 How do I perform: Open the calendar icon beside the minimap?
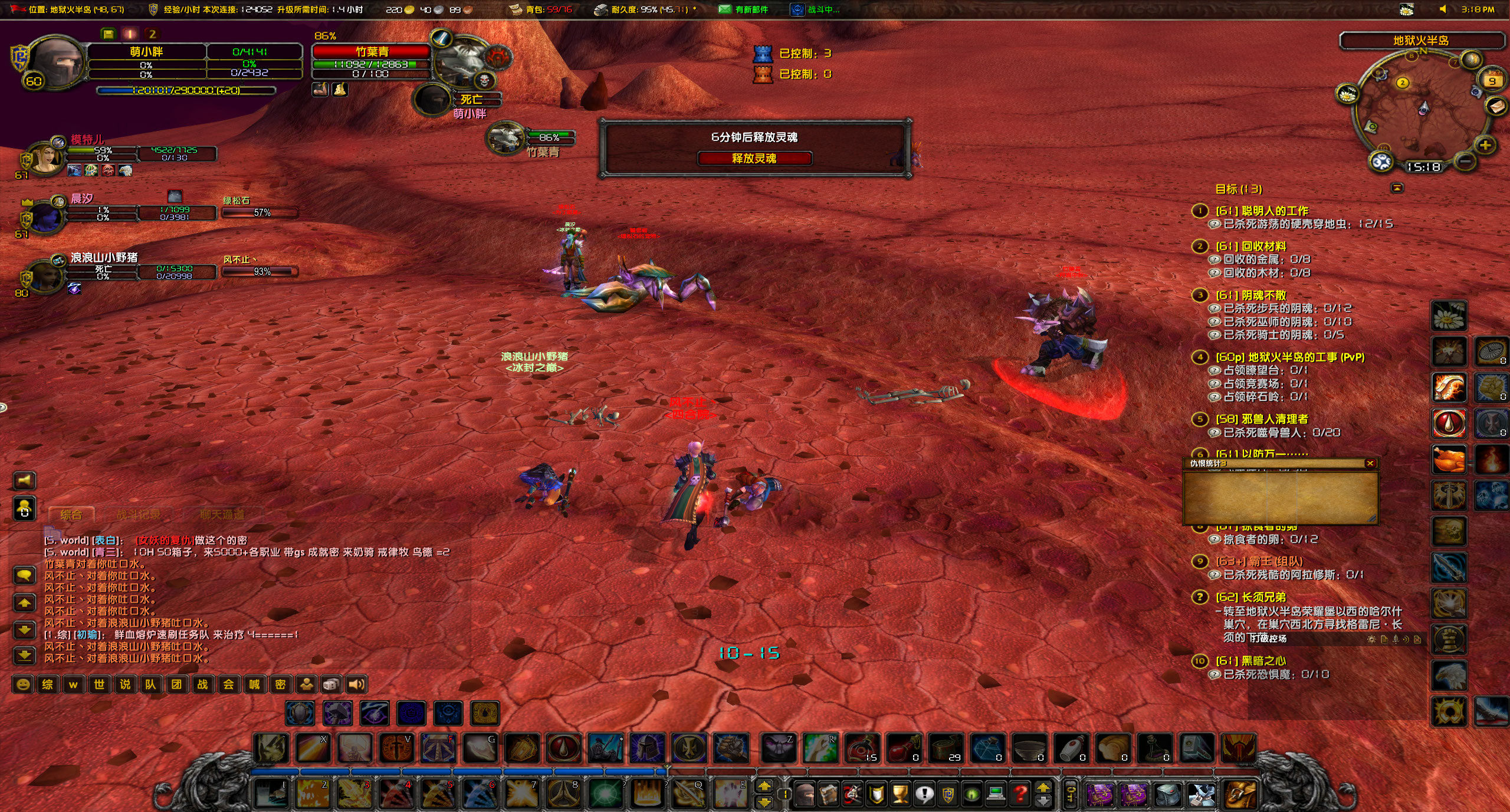pos(1493,80)
